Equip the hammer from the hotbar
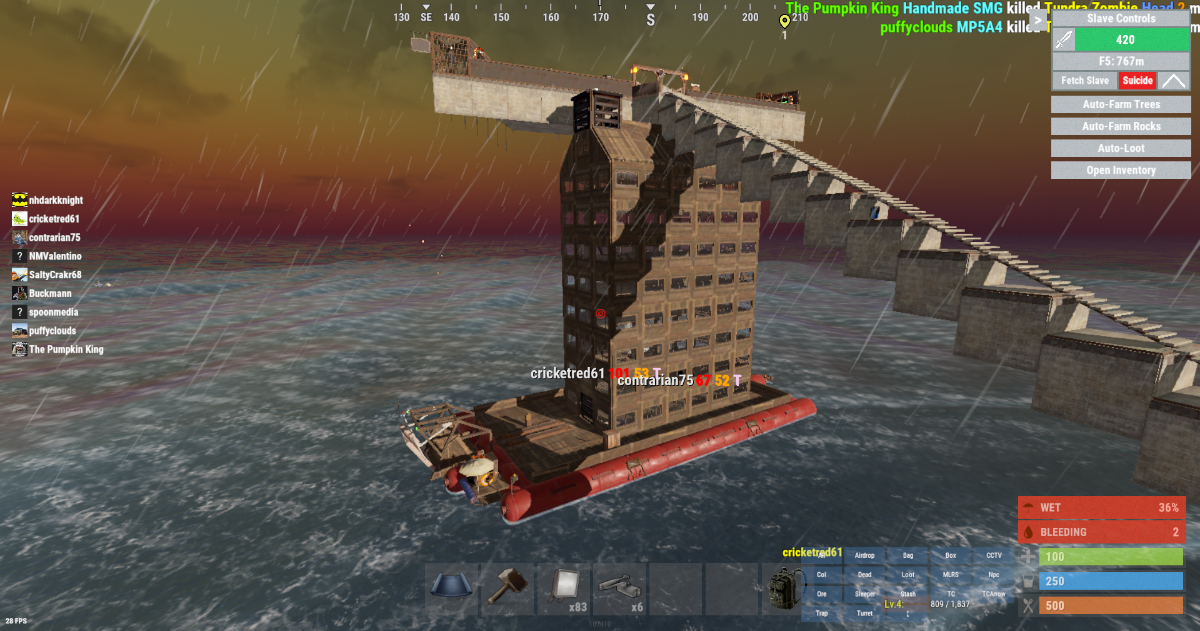 (x=508, y=589)
